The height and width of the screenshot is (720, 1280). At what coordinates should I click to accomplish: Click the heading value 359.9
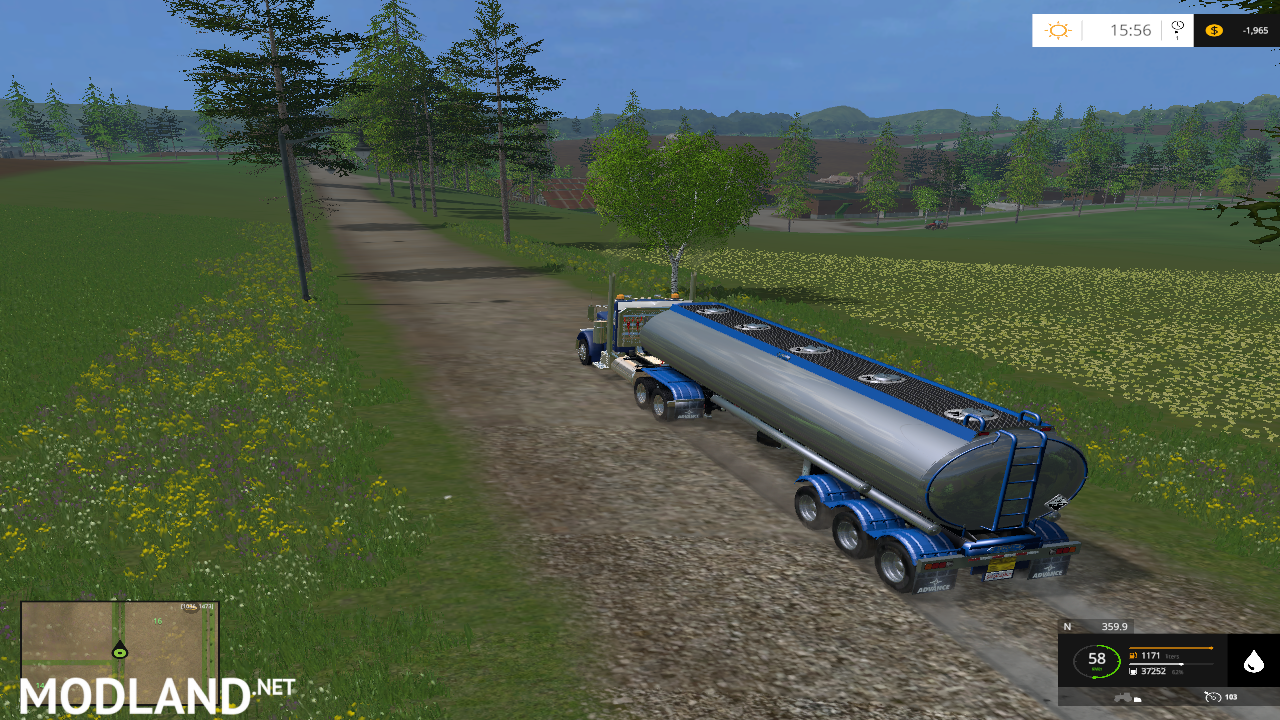coord(1115,627)
